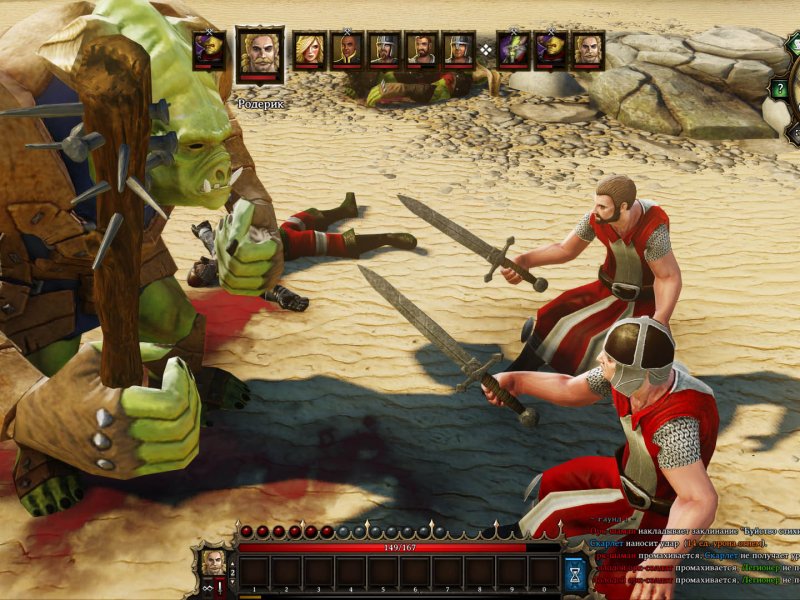
Task: Click the red exclamation icon below the portrait
Action: tap(221, 589)
